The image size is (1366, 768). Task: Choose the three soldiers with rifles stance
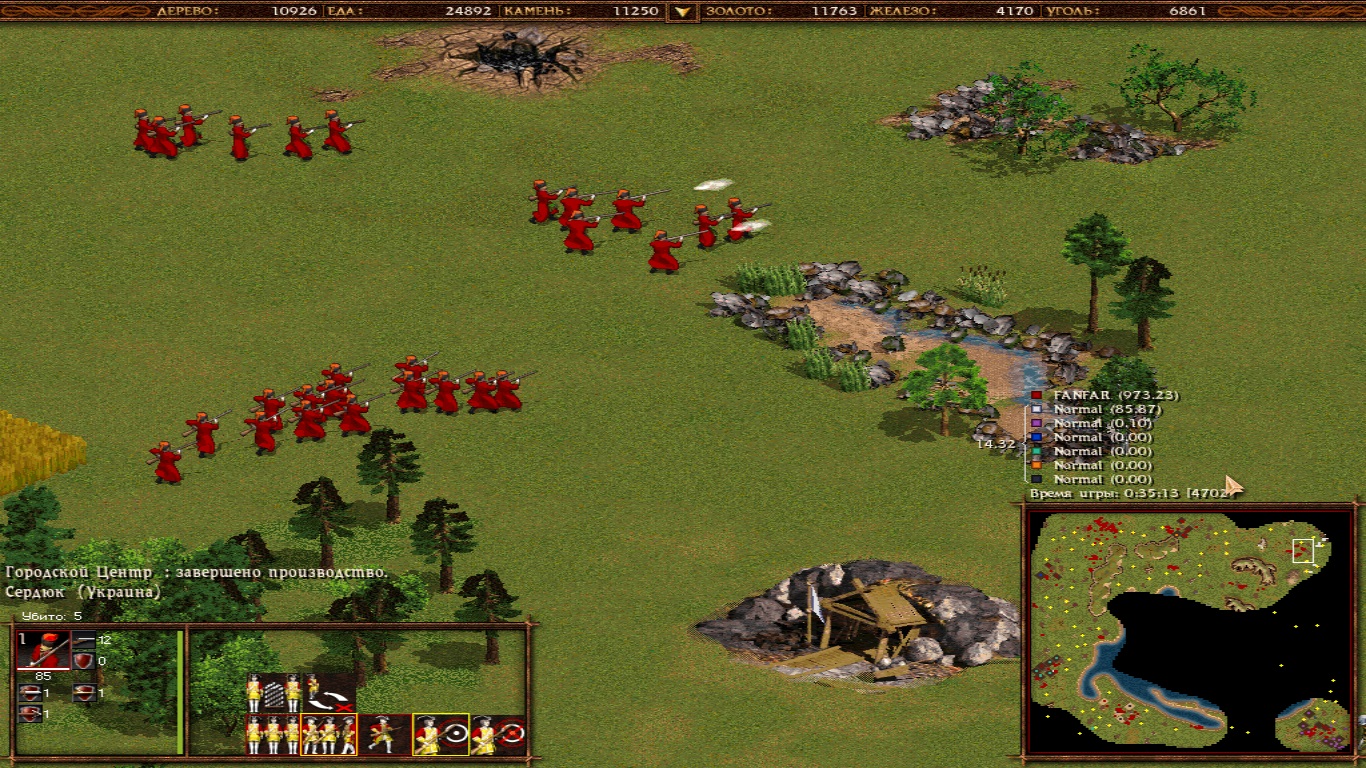click(329, 735)
